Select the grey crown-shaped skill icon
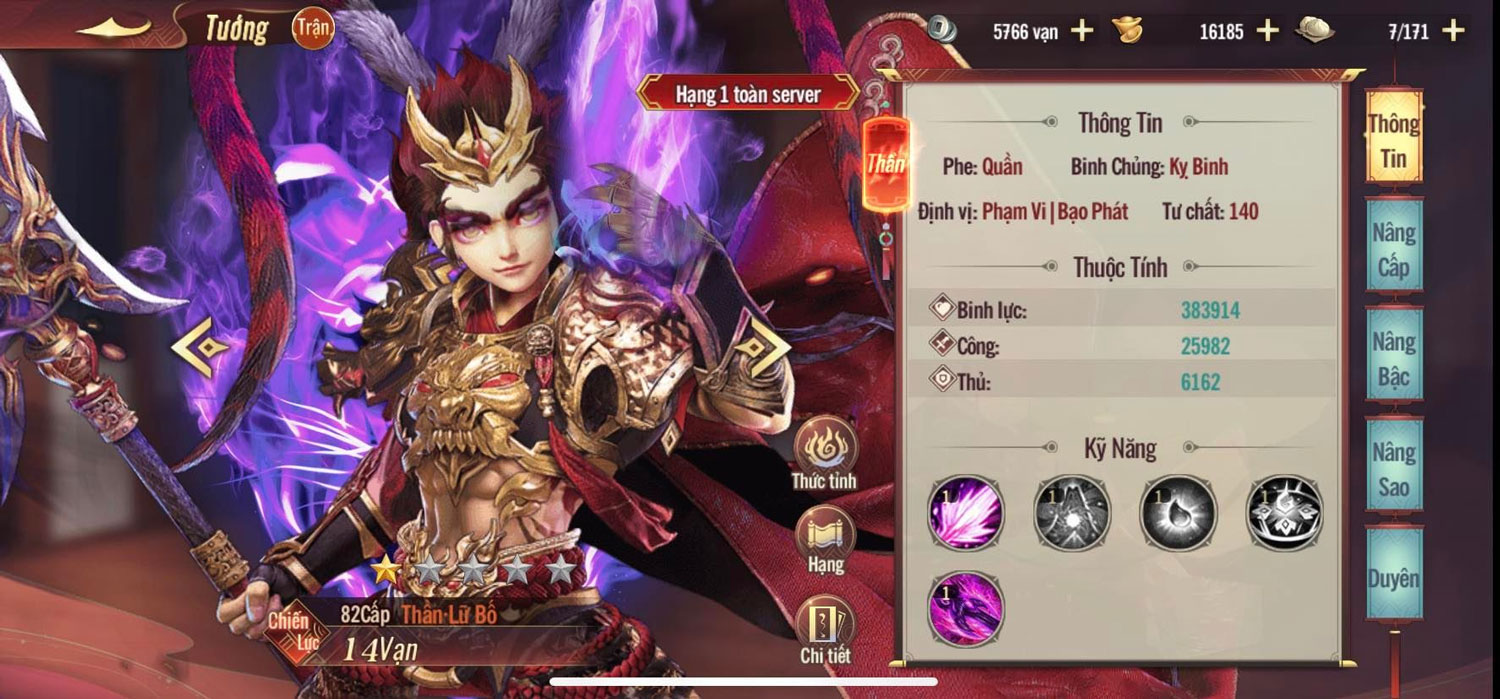1500x699 pixels. point(1285,513)
